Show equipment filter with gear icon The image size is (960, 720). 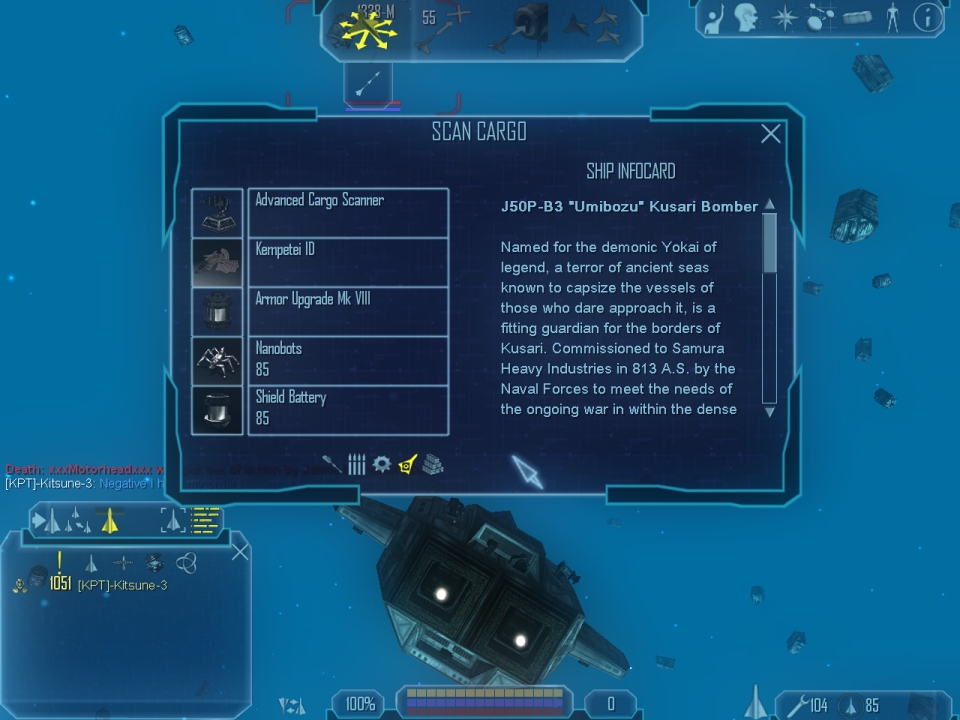coord(381,464)
